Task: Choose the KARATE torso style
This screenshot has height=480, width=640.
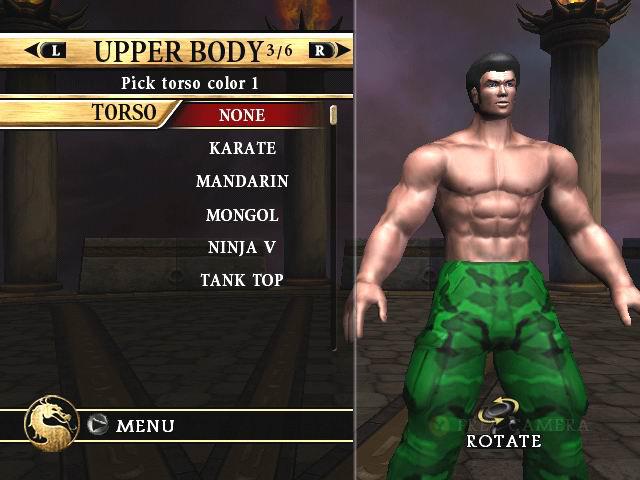Action: (x=242, y=148)
